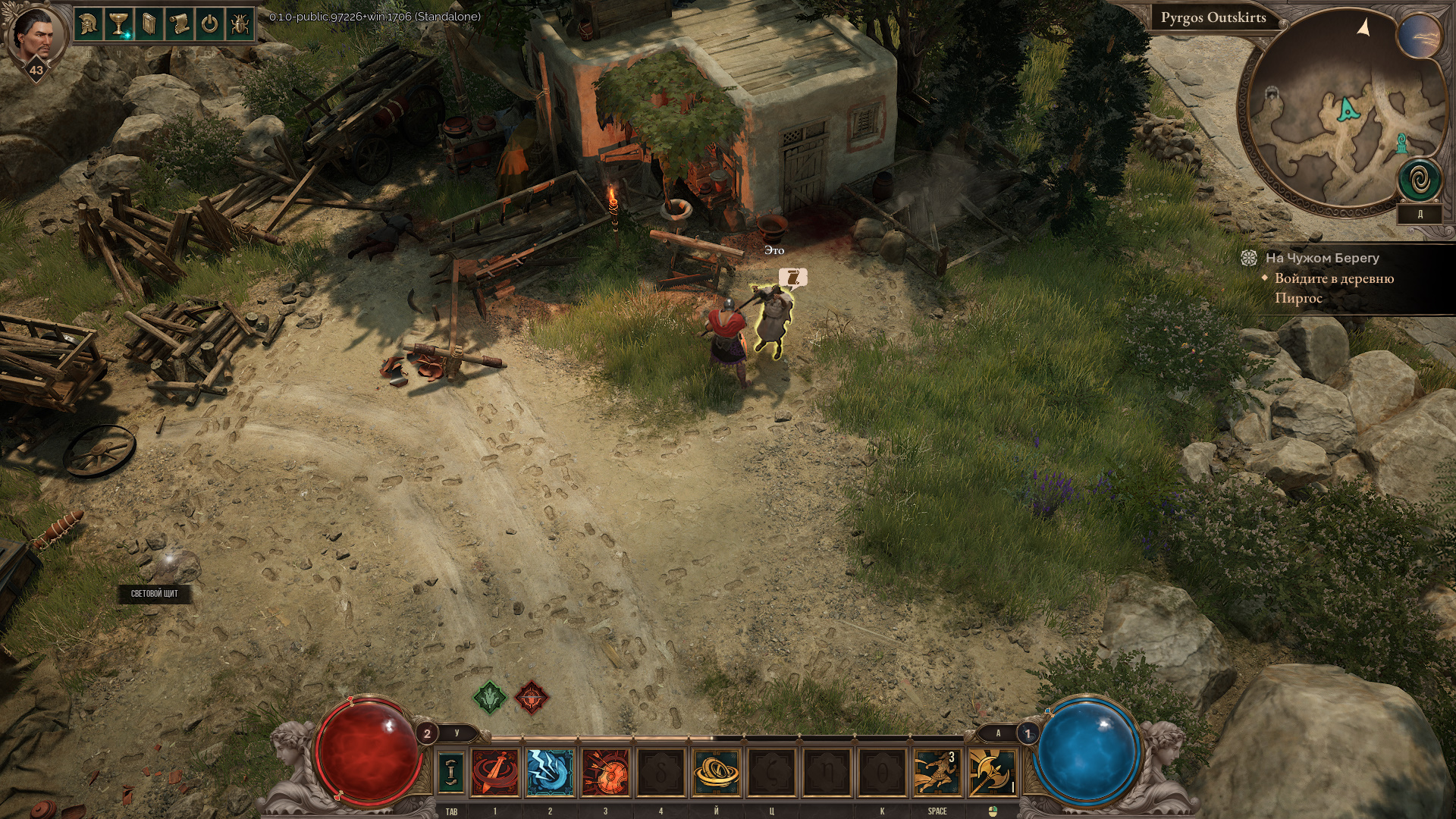Activate the golden rings ability

(x=716, y=772)
